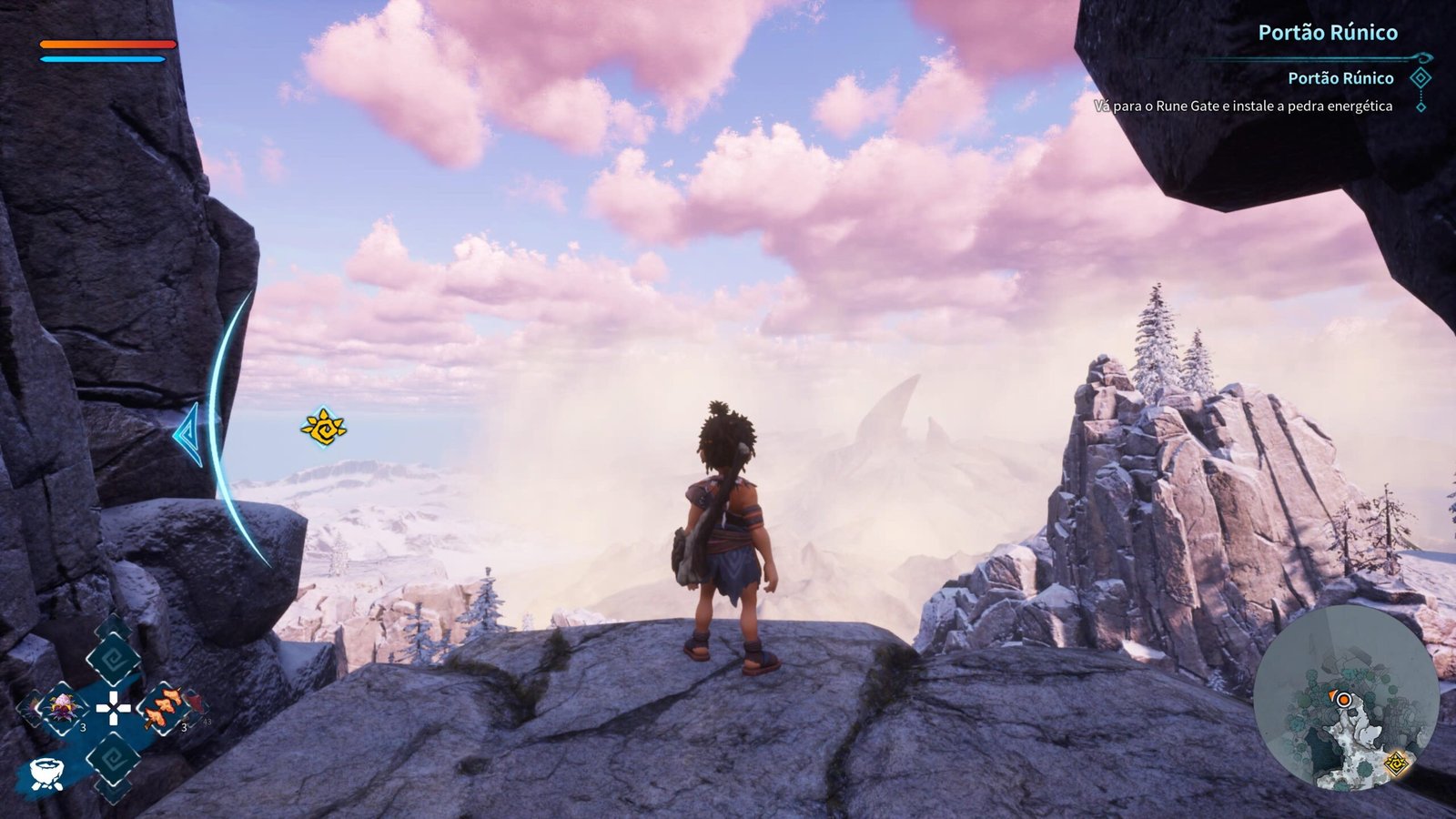Click the cyan compass arrow indicator

(x=187, y=435)
